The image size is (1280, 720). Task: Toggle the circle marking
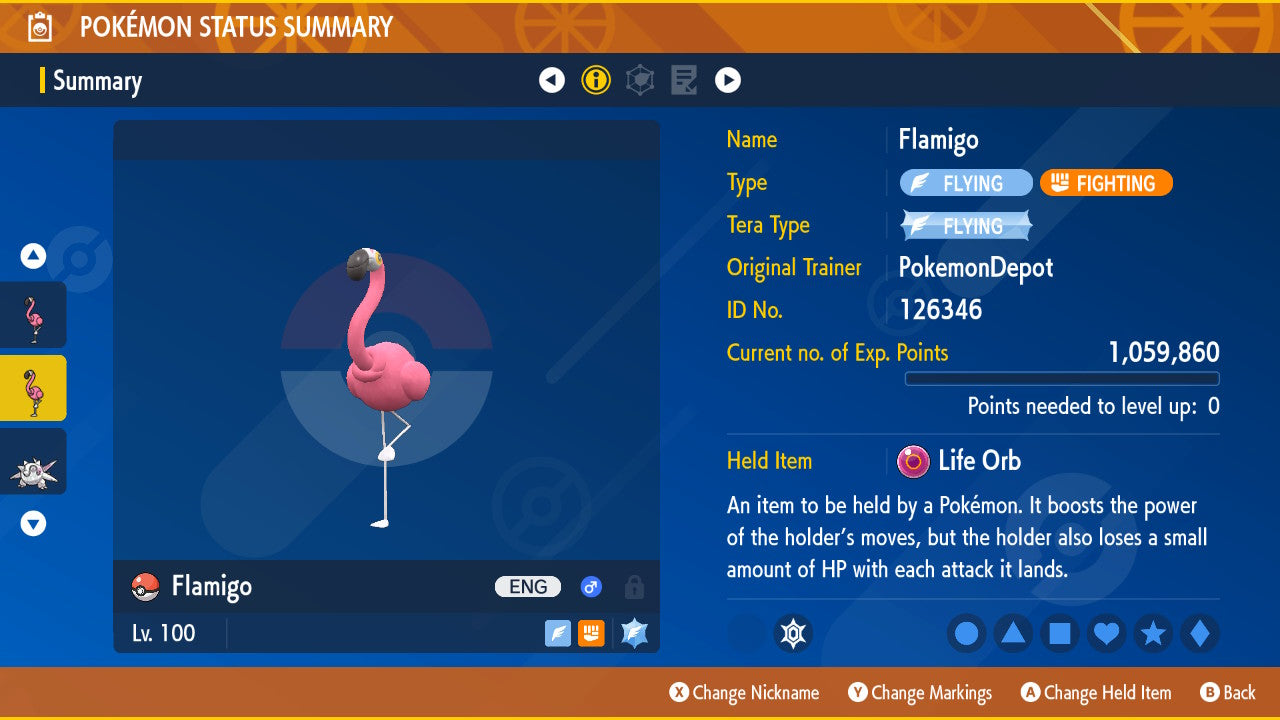966,634
